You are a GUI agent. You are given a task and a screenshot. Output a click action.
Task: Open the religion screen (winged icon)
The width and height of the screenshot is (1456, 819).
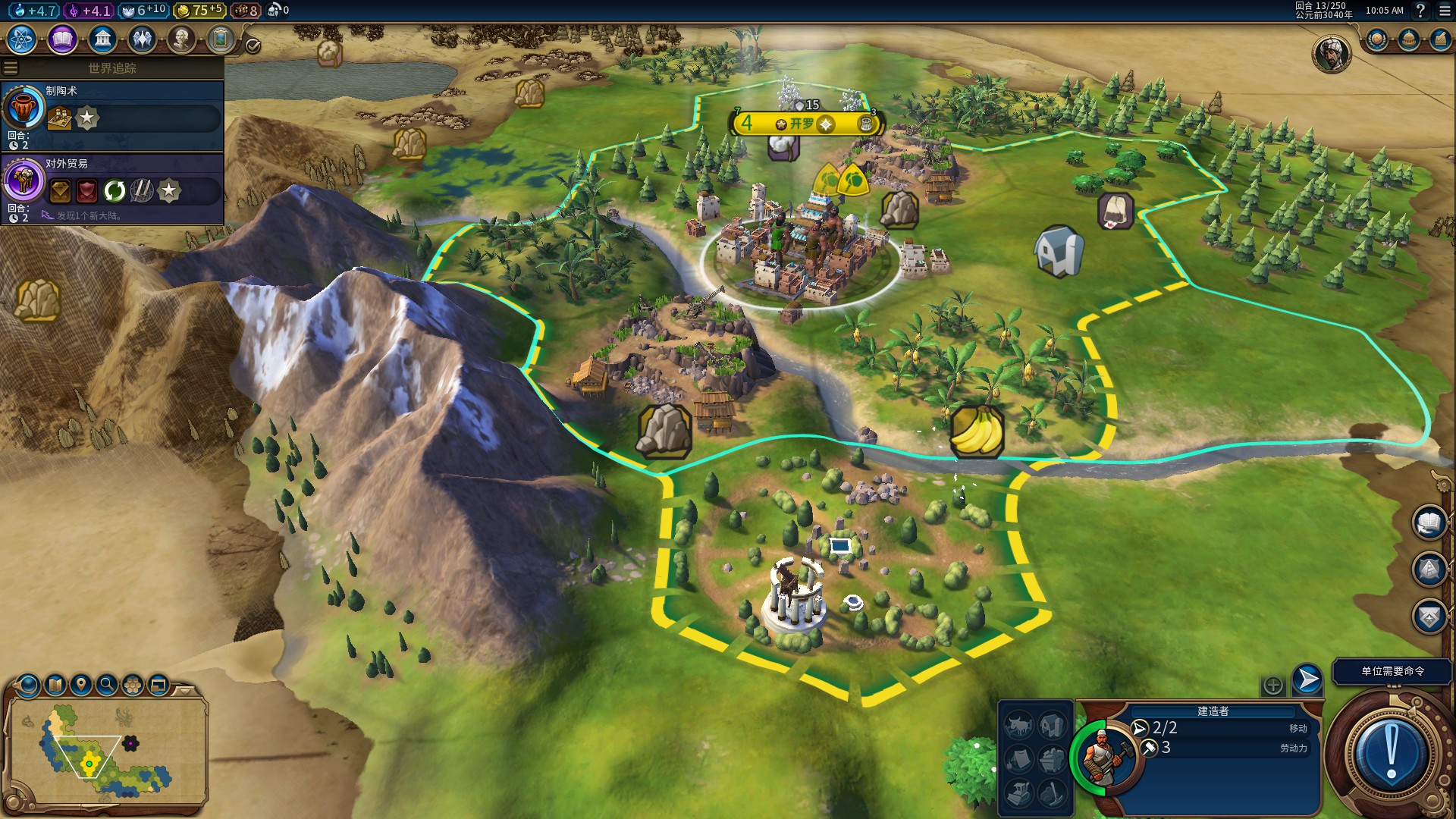(x=142, y=39)
